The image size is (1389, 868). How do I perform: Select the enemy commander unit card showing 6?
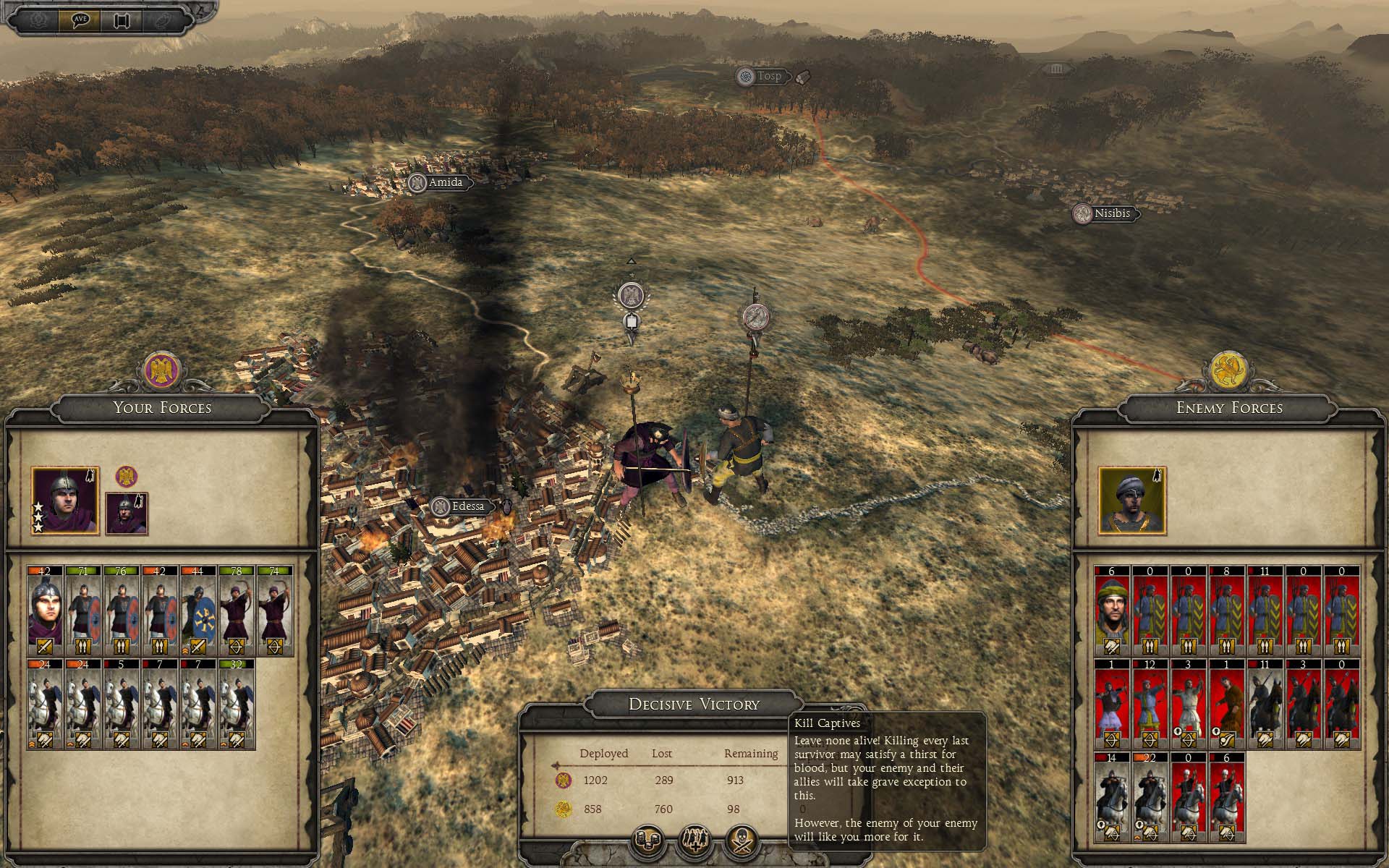[x=1113, y=610]
